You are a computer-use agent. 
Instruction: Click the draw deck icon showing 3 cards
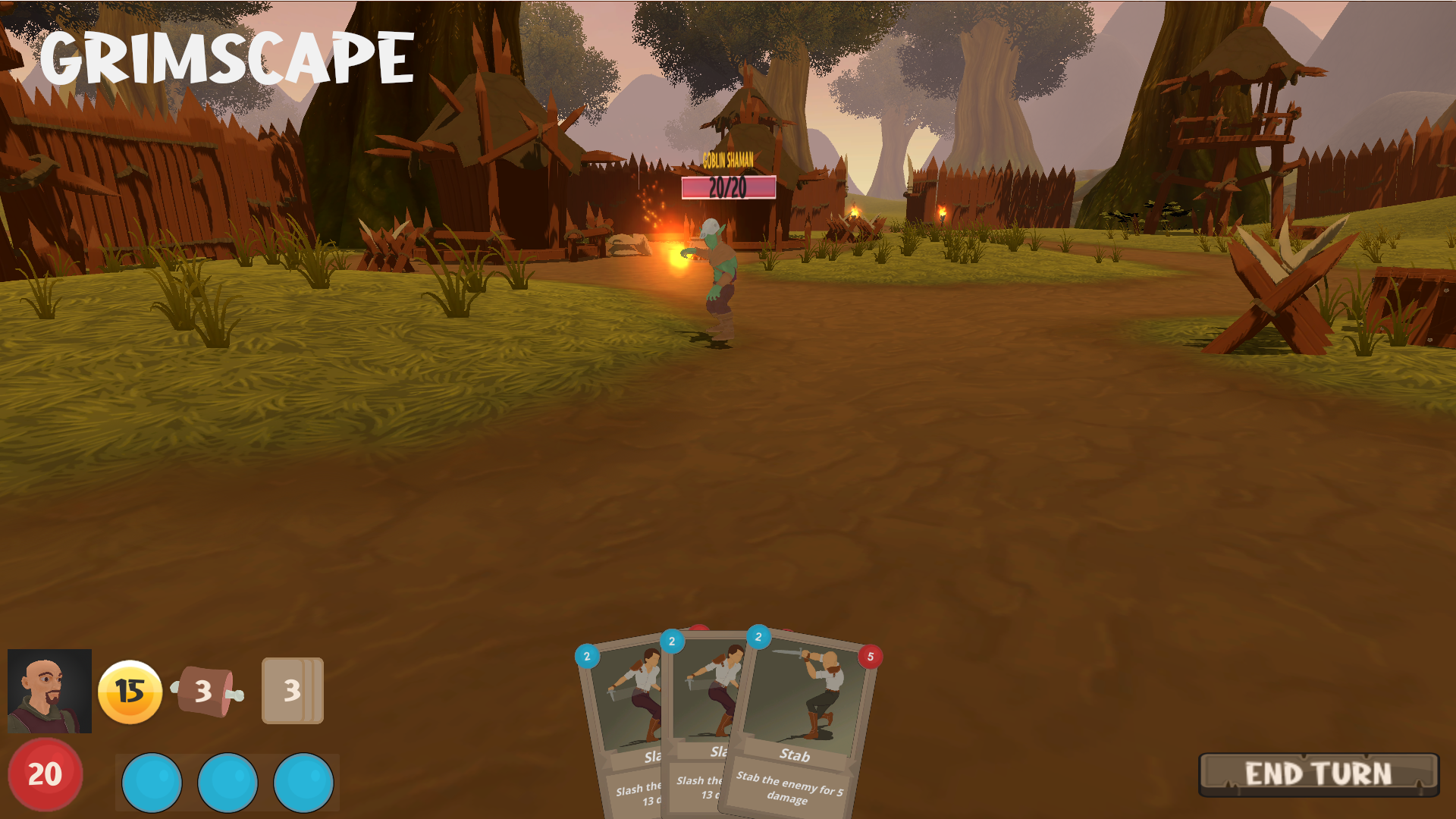(x=292, y=692)
